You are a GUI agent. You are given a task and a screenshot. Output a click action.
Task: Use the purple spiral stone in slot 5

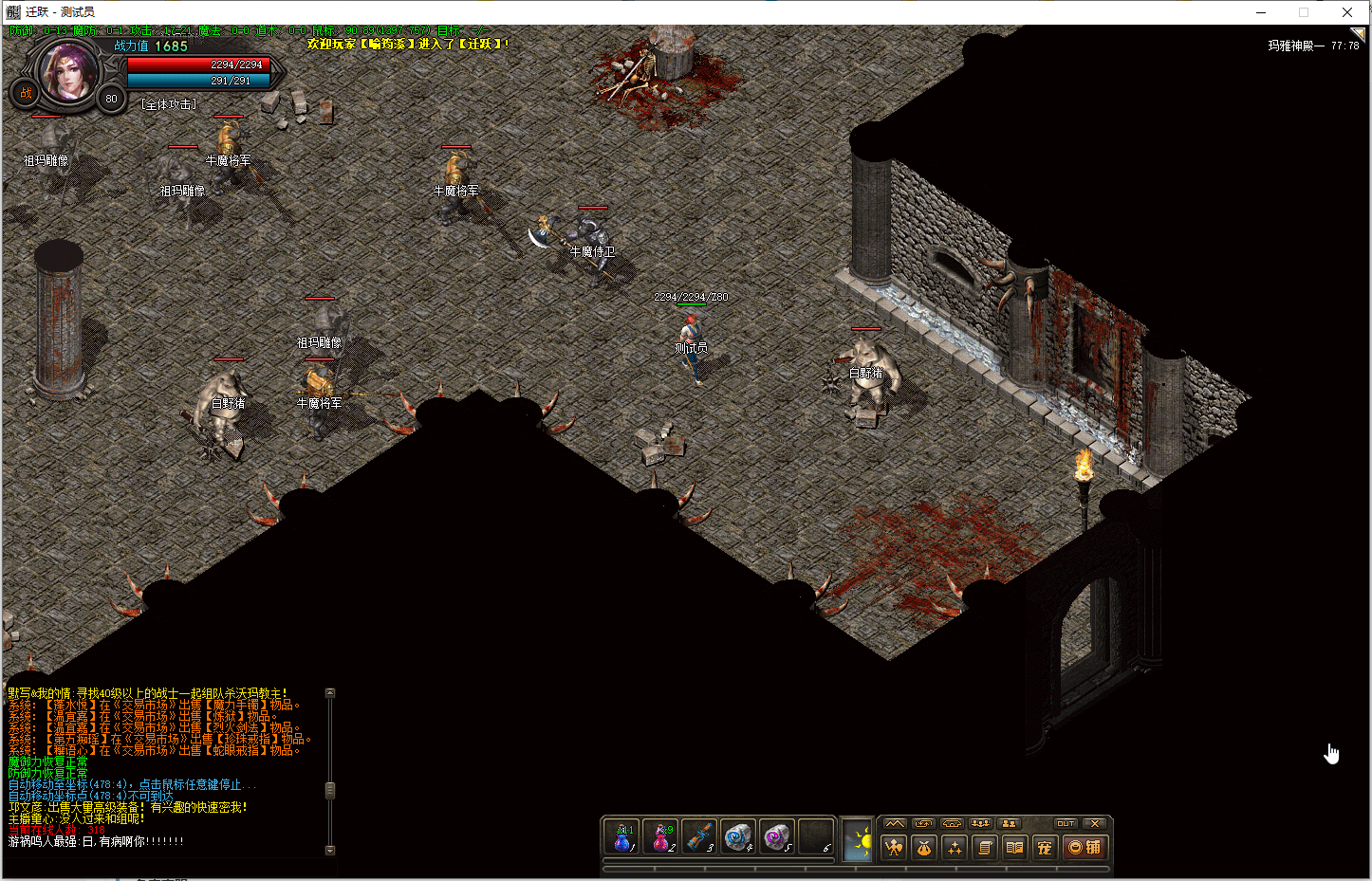click(777, 837)
